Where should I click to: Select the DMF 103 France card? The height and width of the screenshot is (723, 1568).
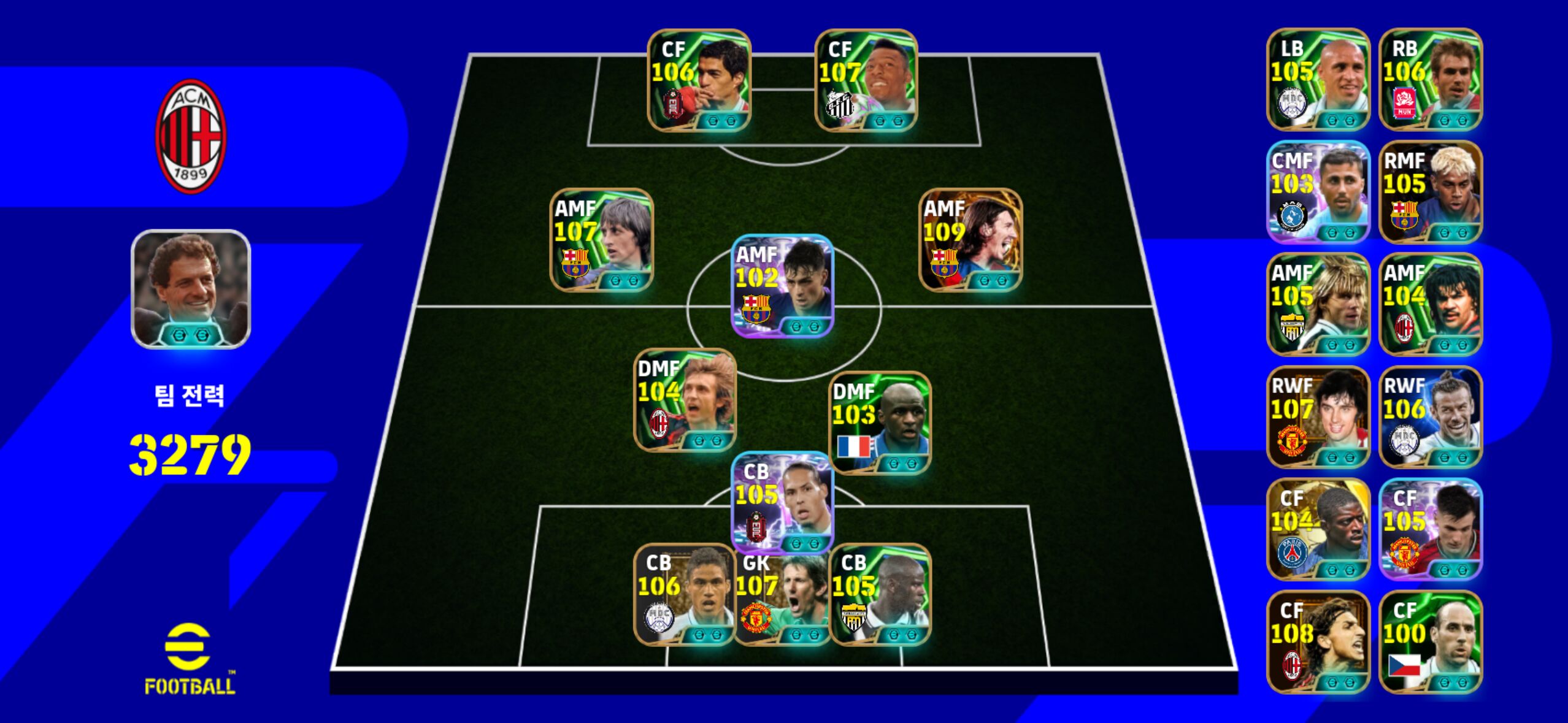point(880,423)
